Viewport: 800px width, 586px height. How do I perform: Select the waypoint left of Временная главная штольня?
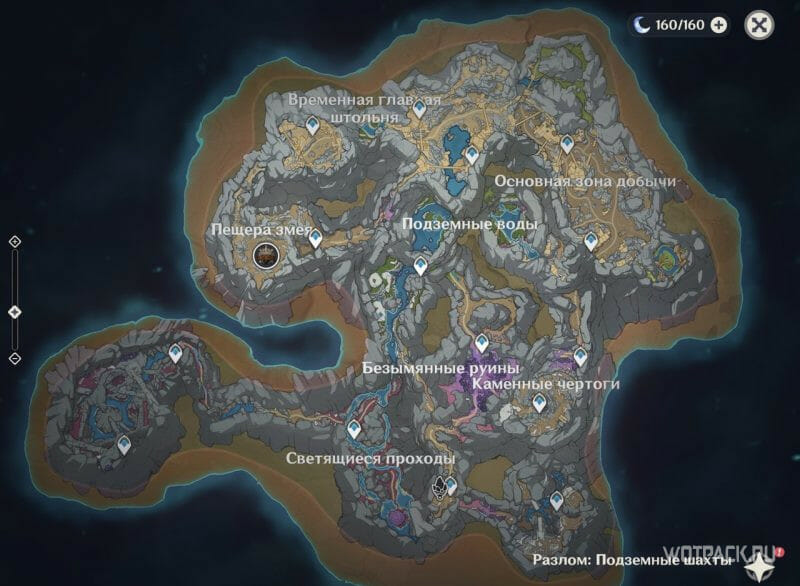tap(313, 126)
